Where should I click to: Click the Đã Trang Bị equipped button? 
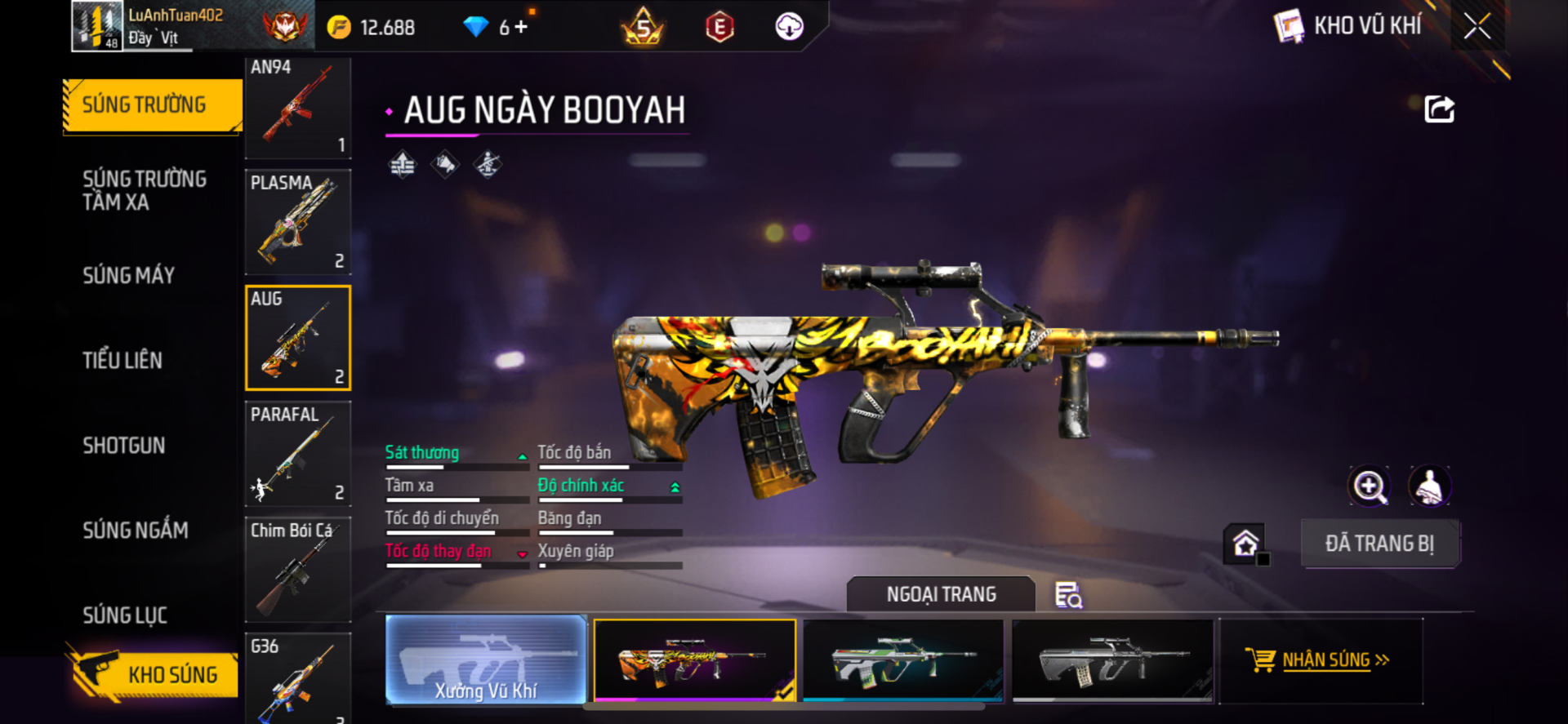coord(1379,544)
